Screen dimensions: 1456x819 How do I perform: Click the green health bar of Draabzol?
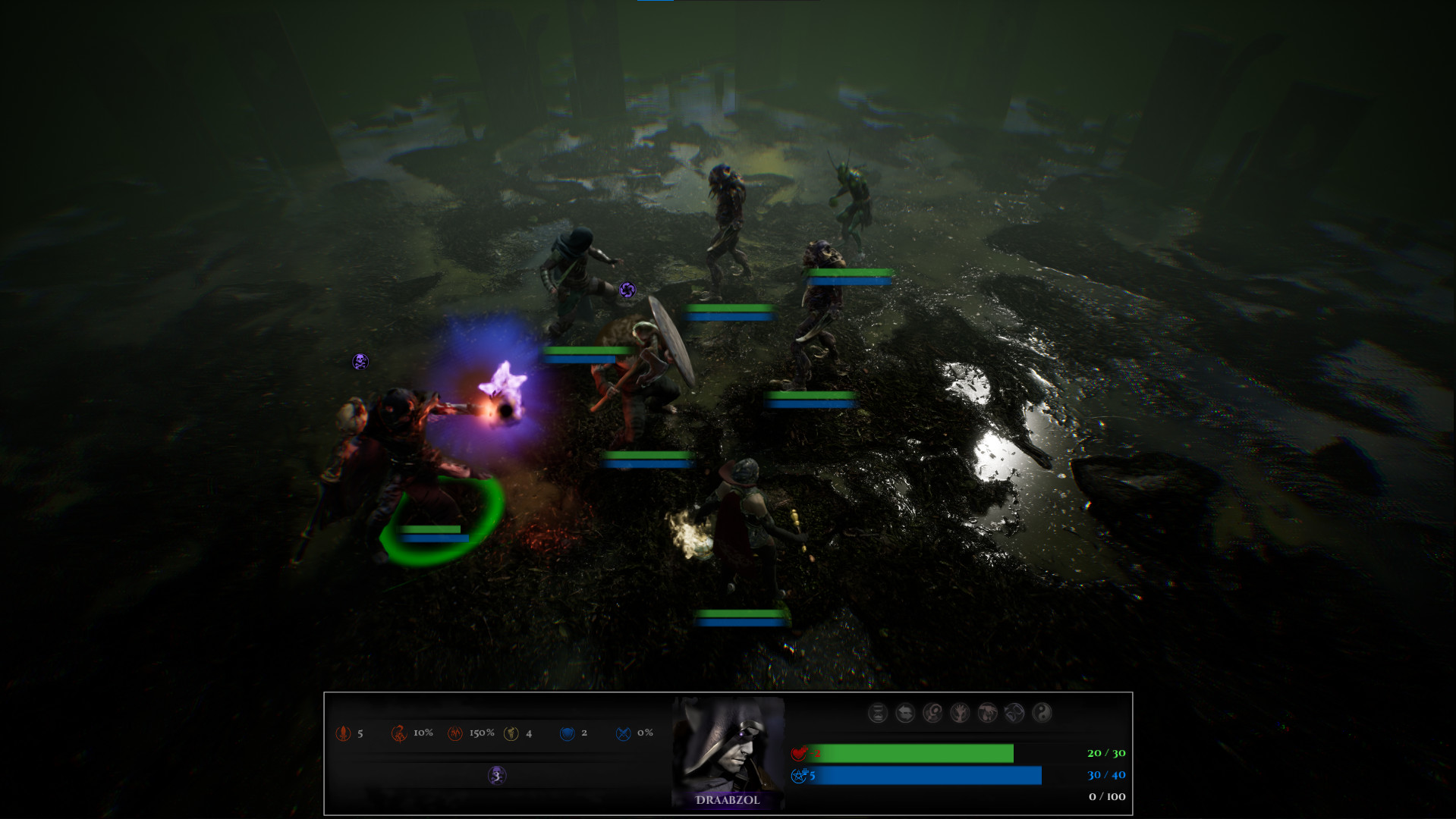[910, 754]
